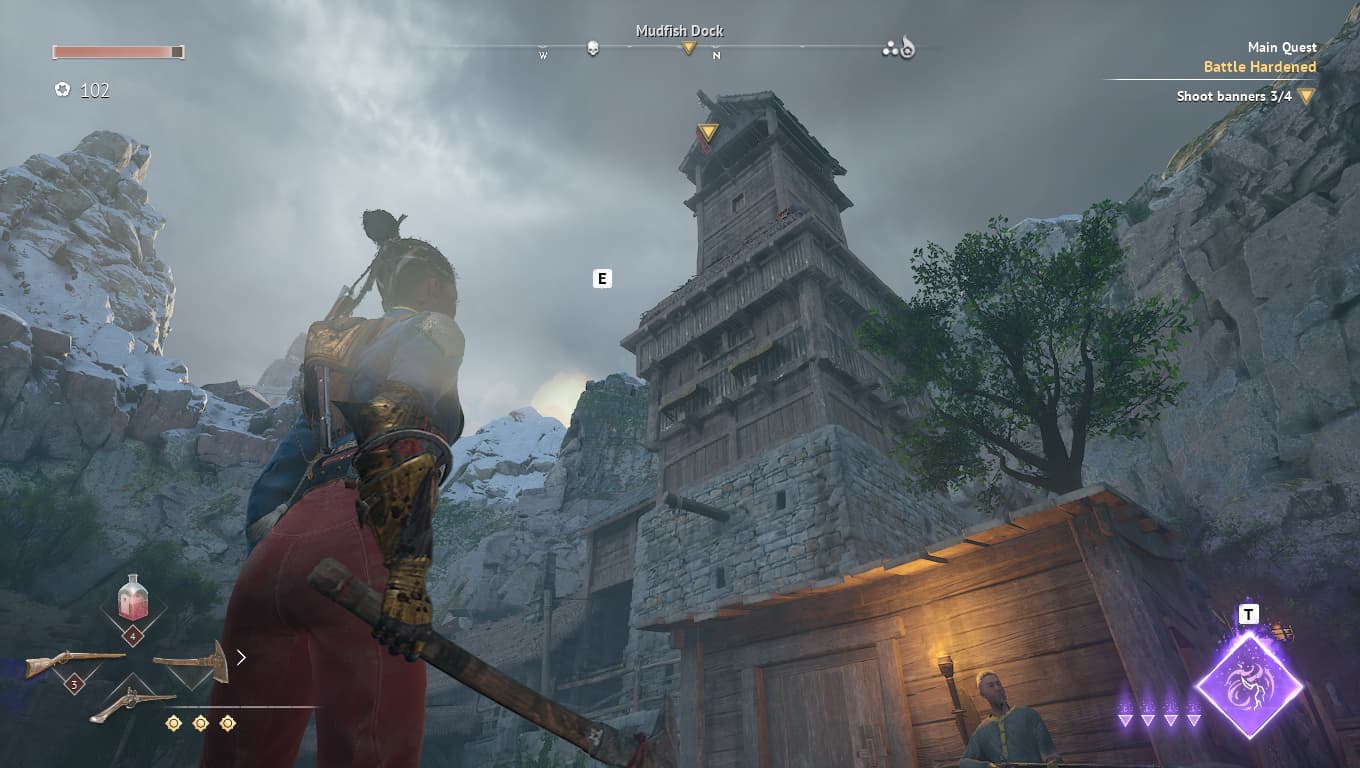Viewport: 1360px width, 768px height.
Task: Activate the purple diamond companion ability
Action: tap(1249, 686)
